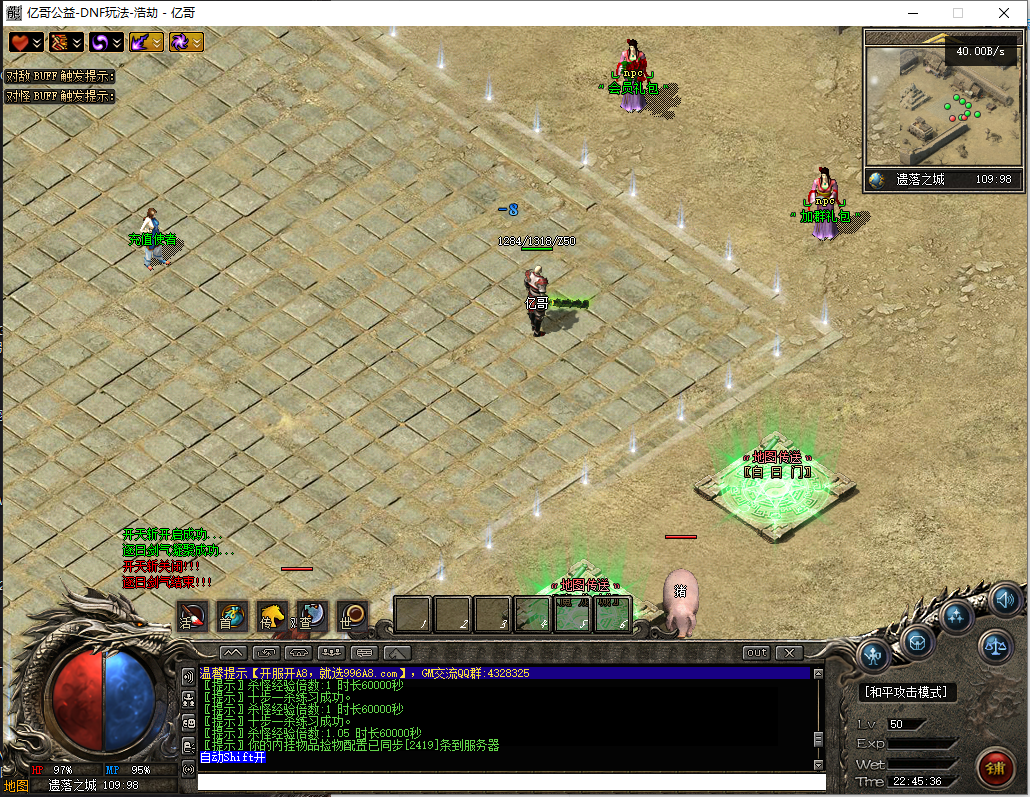This screenshot has width=1030, height=797.
Task: Expand the red heart buff dropdown
Action: (37, 42)
